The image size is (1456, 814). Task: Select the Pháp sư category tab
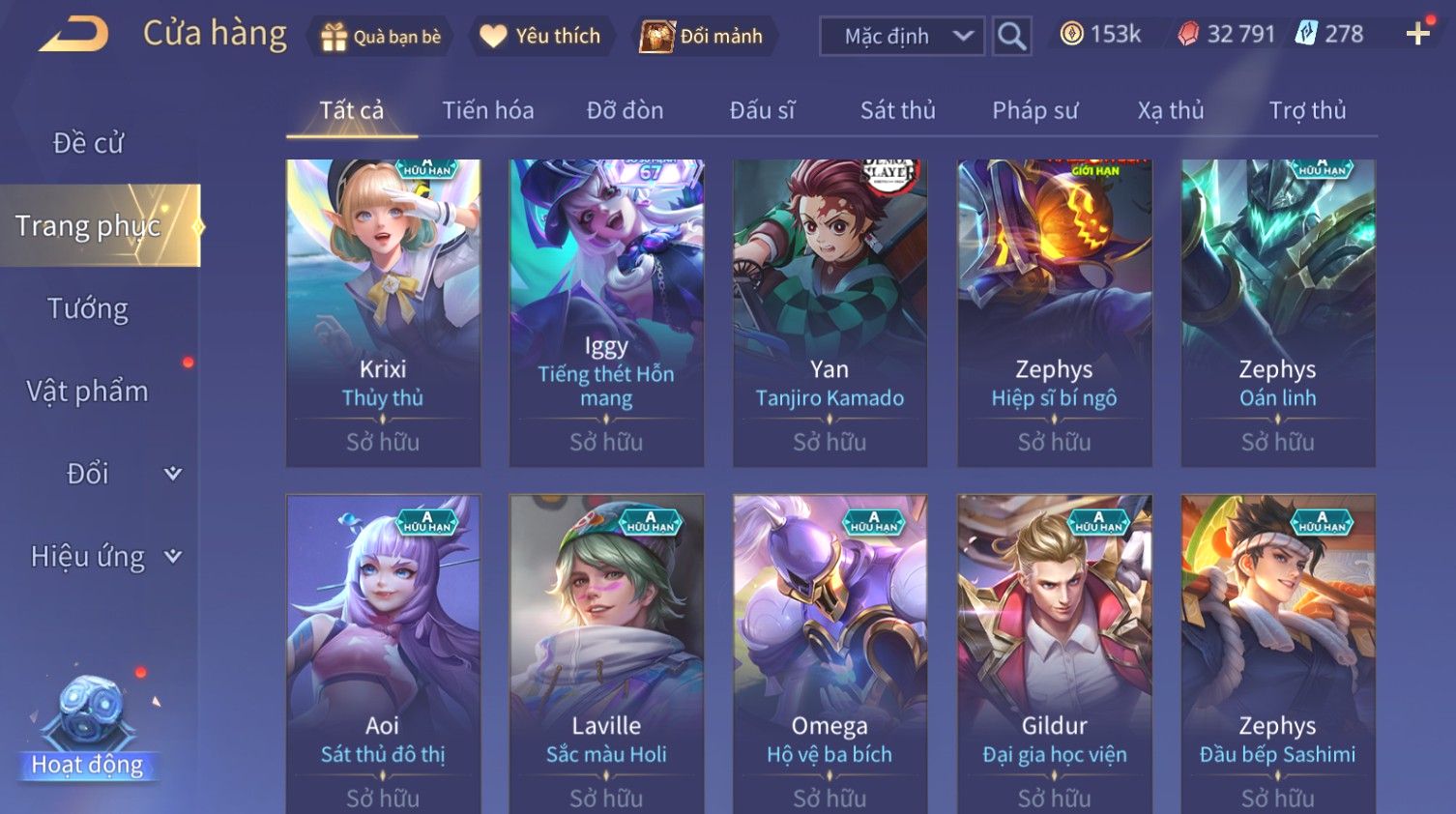(x=1034, y=110)
